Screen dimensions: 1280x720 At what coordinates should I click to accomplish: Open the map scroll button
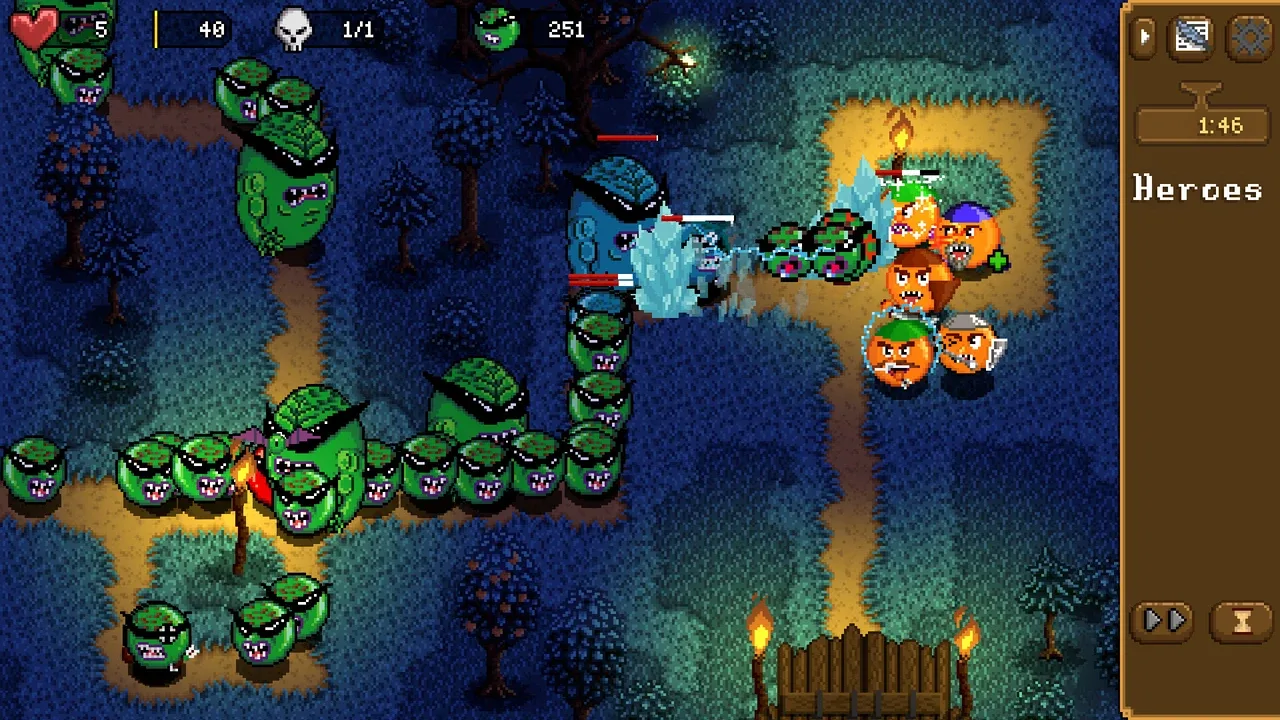pyautogui.click(x=1191, y=38)
